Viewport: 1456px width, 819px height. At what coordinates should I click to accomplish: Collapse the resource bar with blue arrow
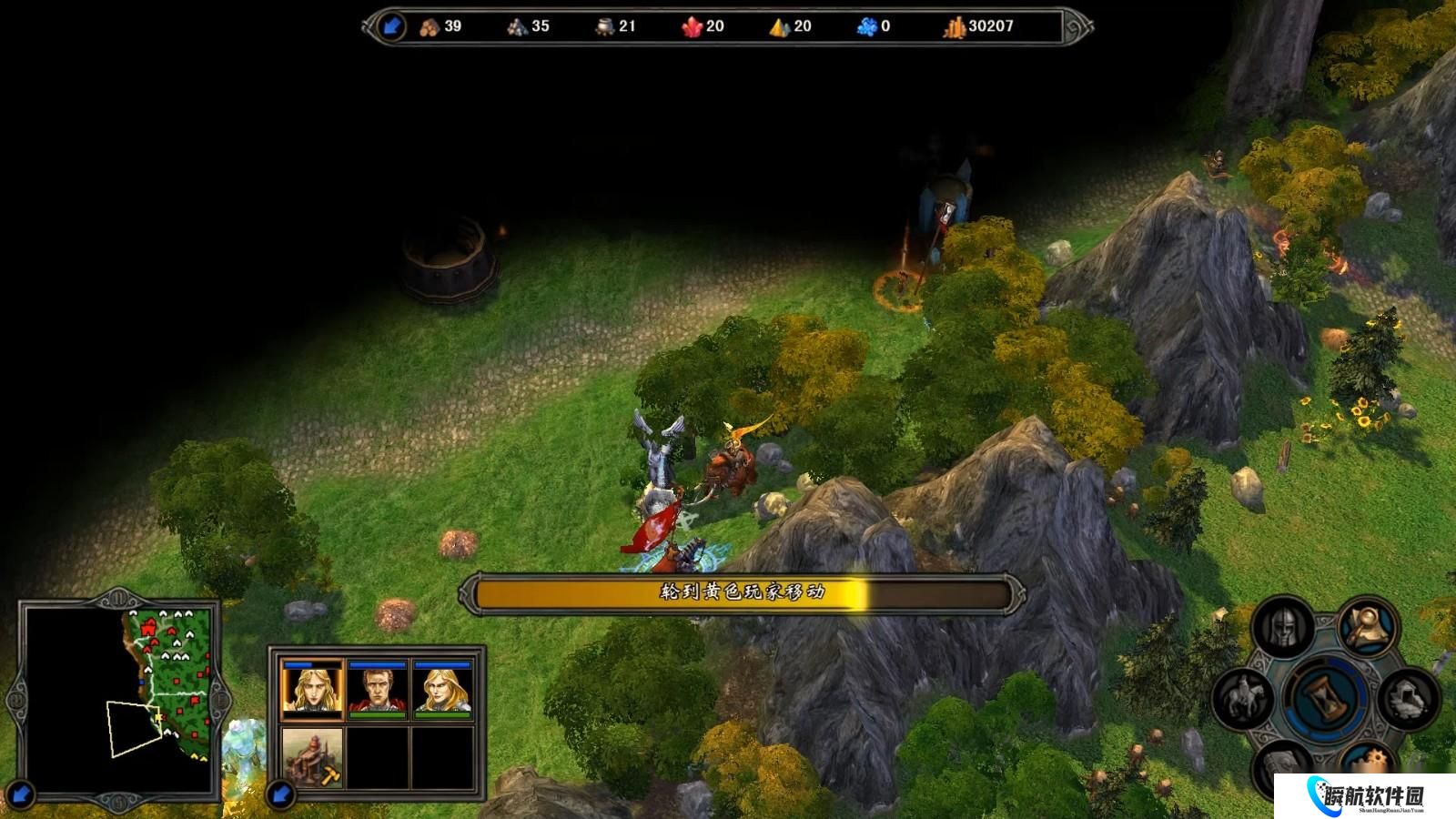[x=391, y=26]
